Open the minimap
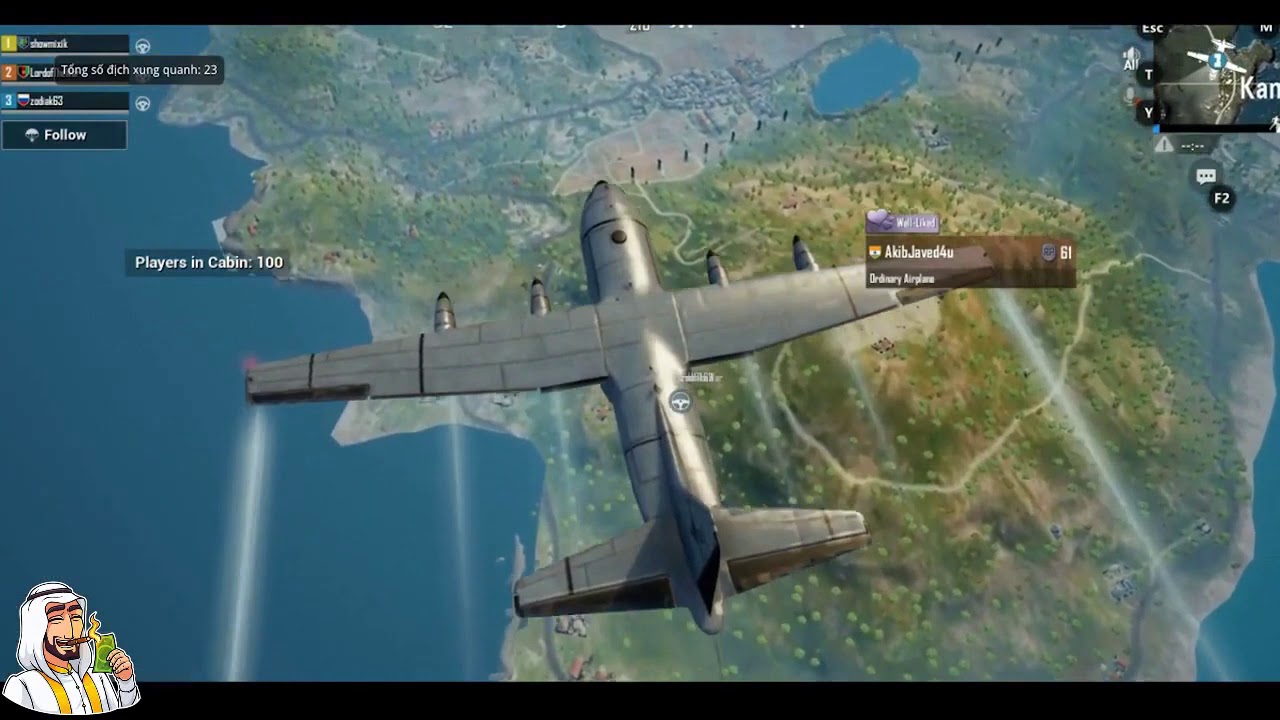The height and width of the screenshot is (720, 1280). [1217, 75]
